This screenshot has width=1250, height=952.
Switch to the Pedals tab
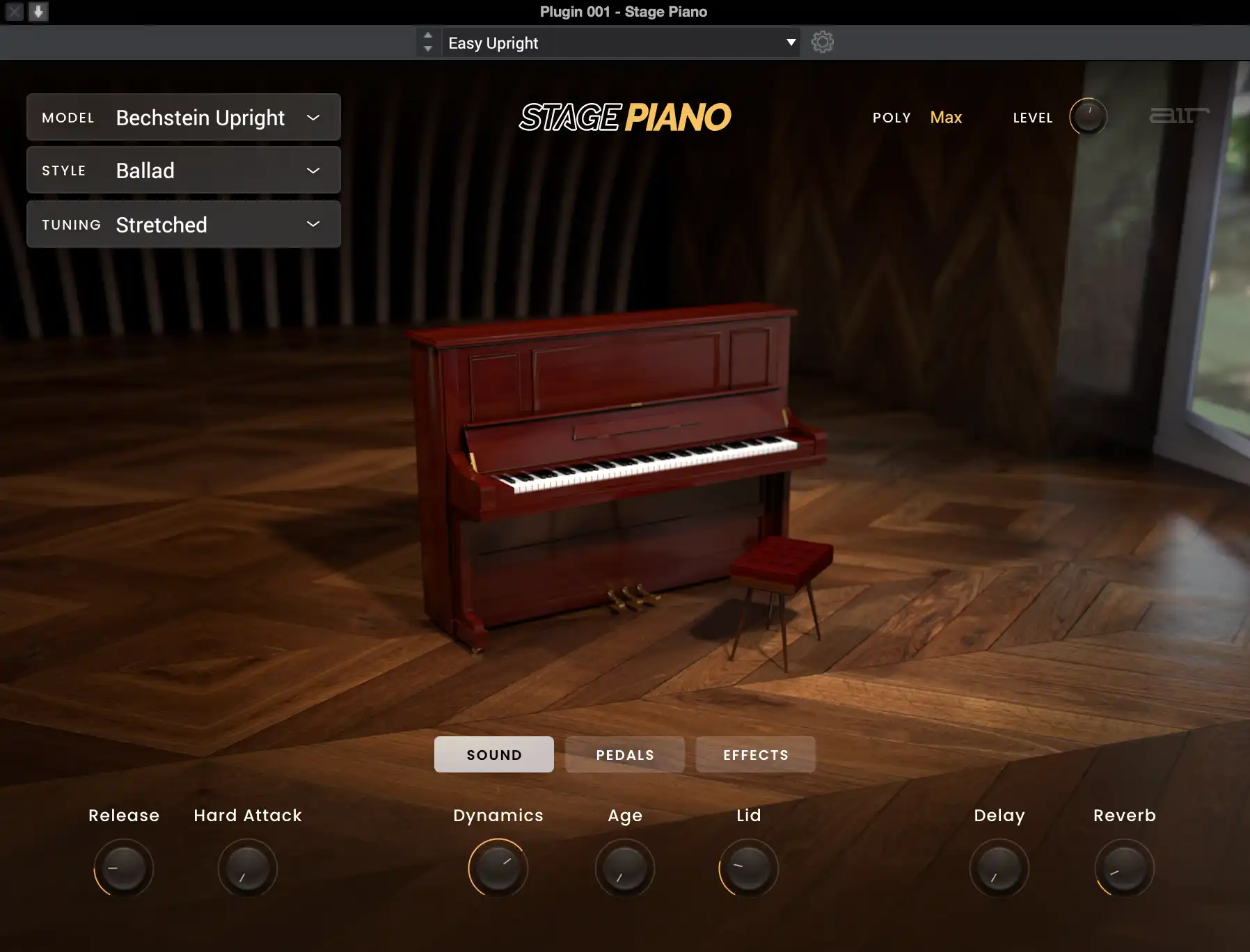tap(624, 754)
